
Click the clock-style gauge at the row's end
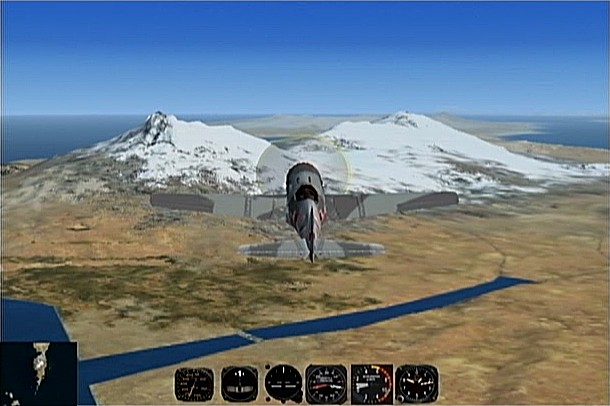coord(416,384)
